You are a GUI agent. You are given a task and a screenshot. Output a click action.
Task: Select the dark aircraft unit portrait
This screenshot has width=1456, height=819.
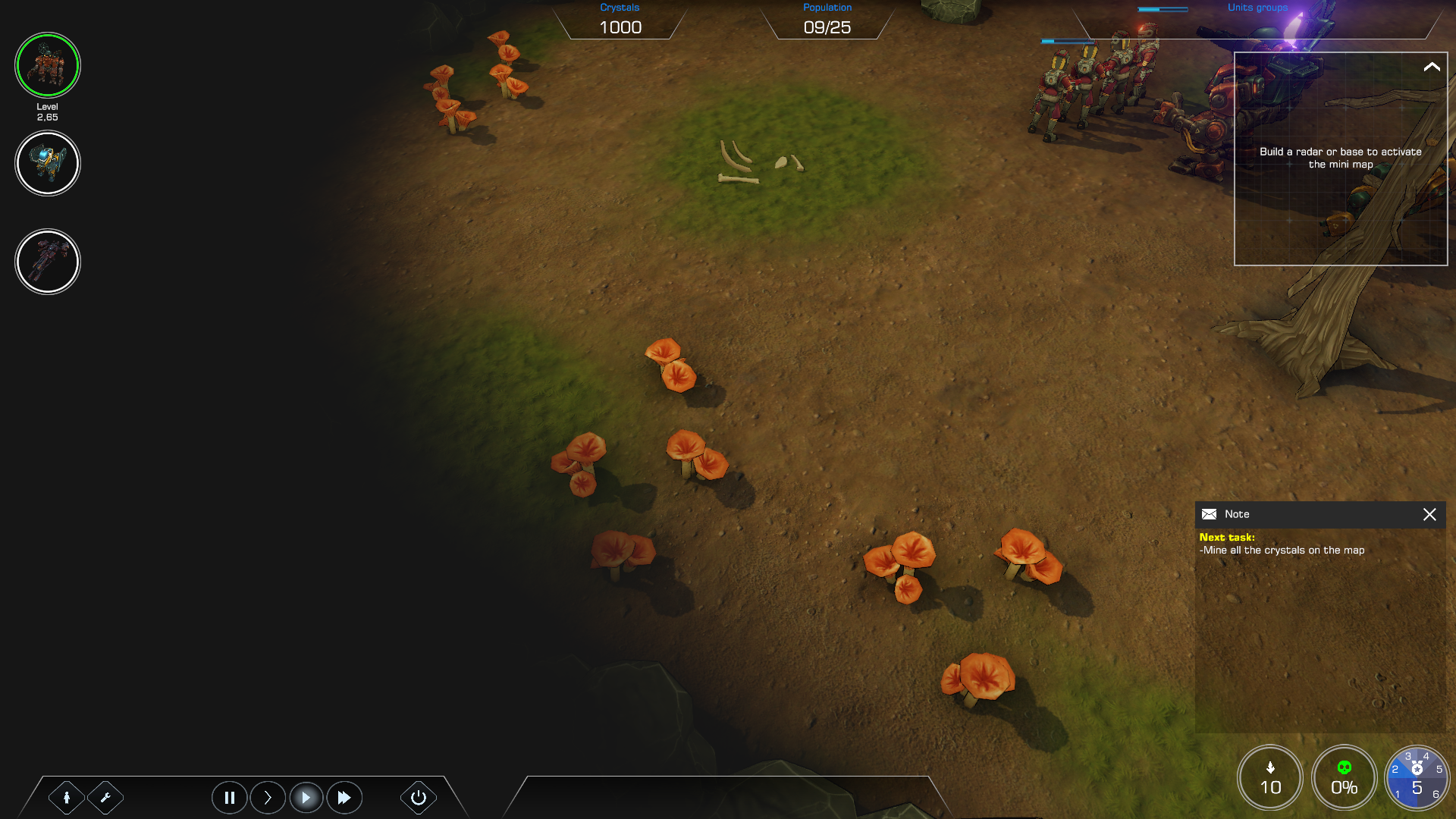point(48,262)
